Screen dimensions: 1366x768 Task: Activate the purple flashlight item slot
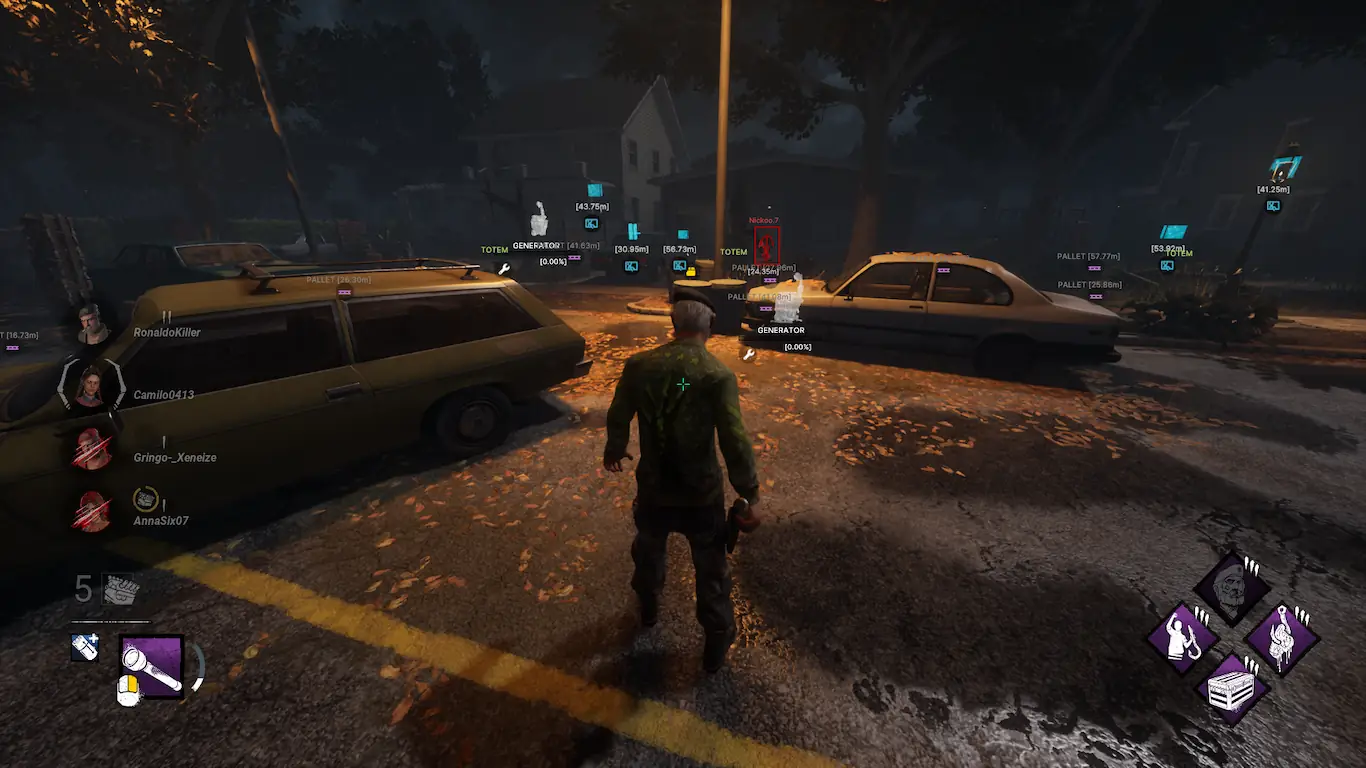151,666
